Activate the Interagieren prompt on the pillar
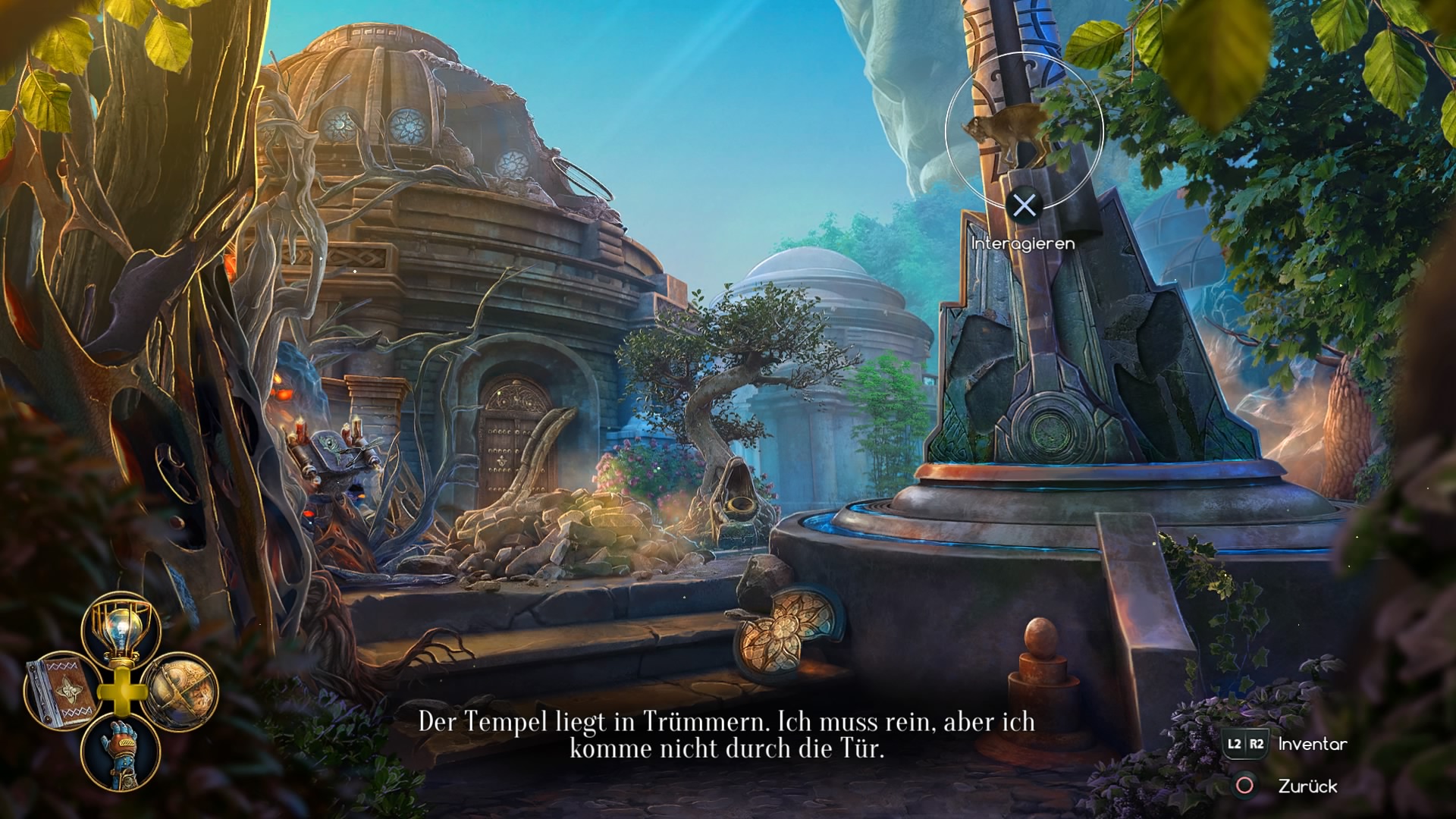 pyautogui.click(x=1024, y=244)
